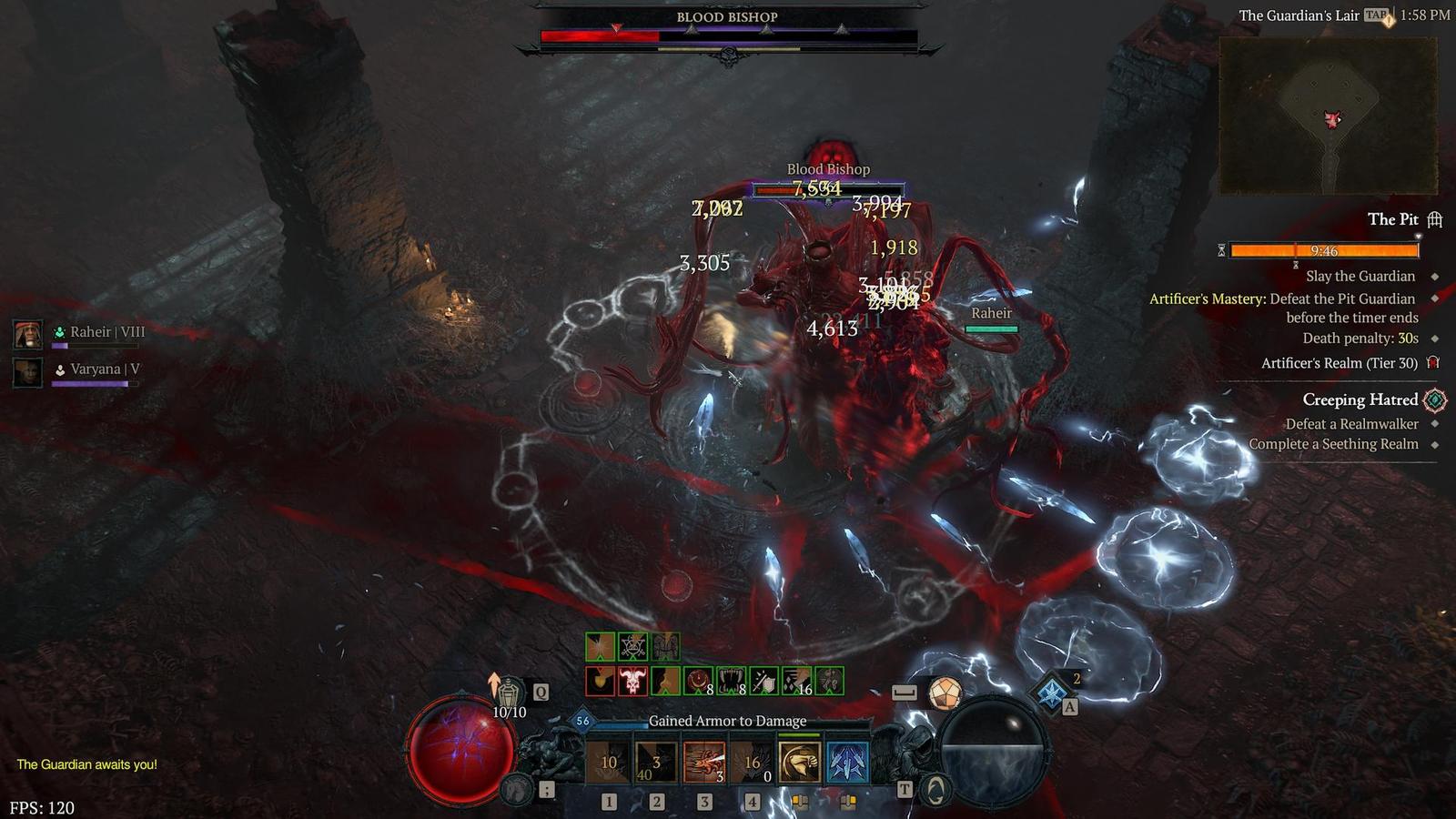Select The Pit objective tracker header
This screenshot has height=819, width=1456.
[x=1392, y=219]
